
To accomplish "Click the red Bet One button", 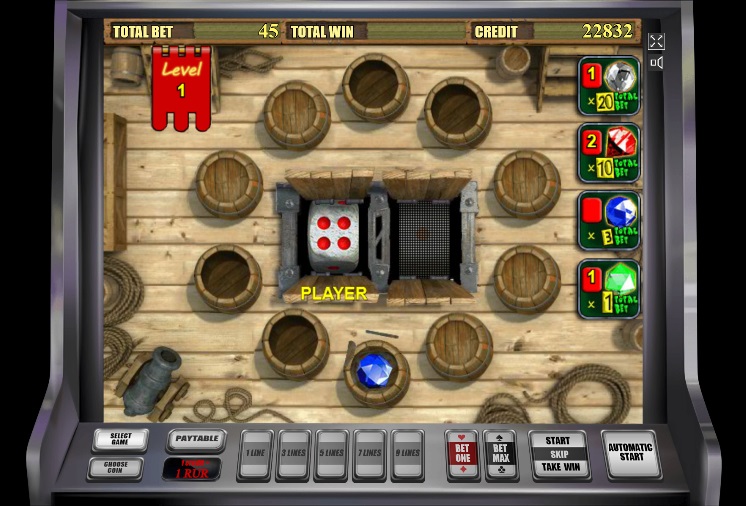I will pyautogui.click(x=462, y=454).
